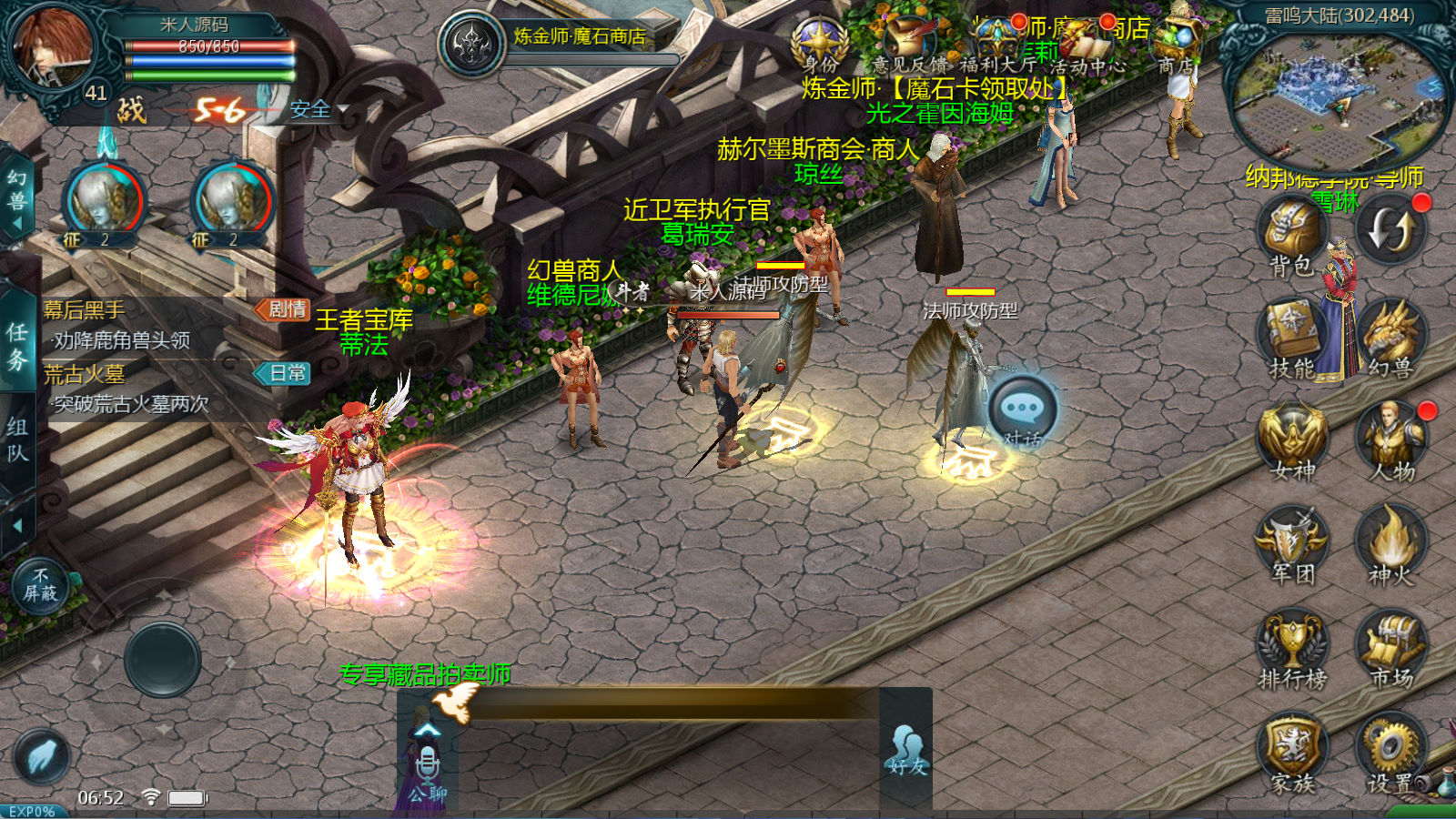
Task: Click the 雷鸣大陆 minimap
Action: (1338, 98)
